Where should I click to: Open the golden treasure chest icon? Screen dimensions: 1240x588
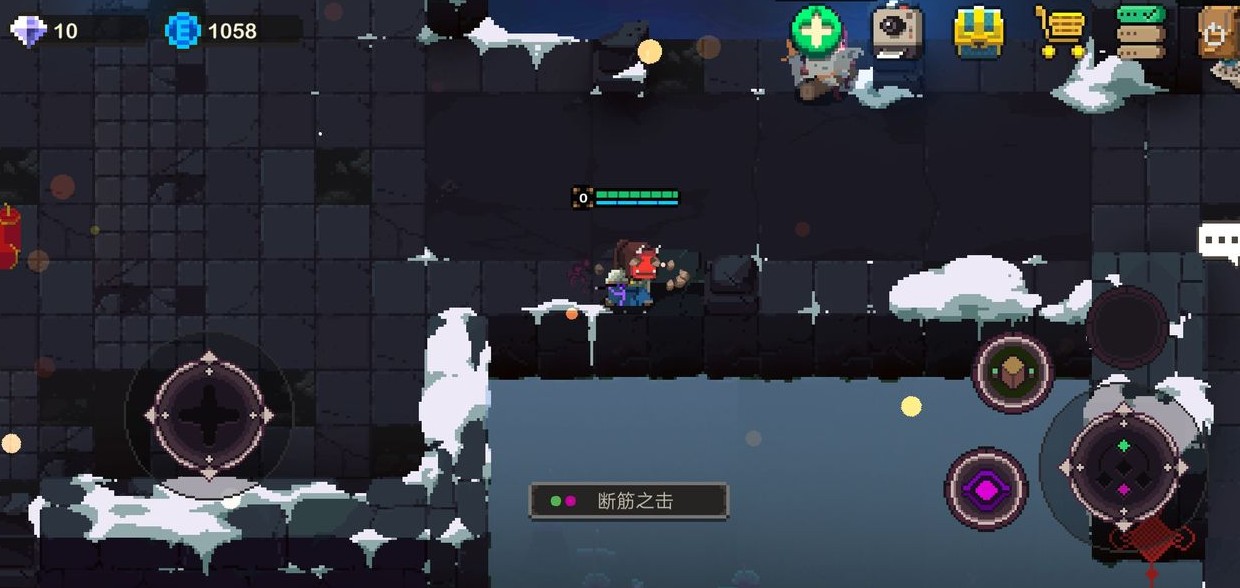point(978,32)
